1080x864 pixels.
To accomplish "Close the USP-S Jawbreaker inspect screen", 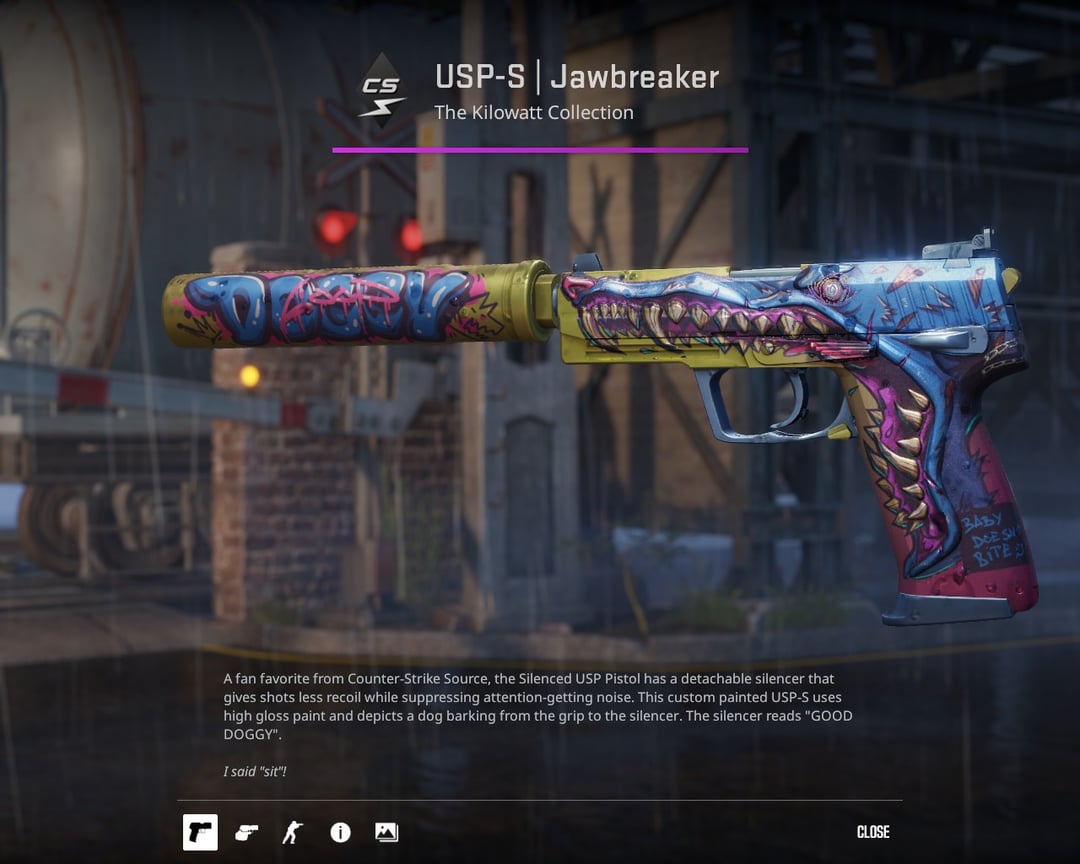I will click(x=873, y=832).
